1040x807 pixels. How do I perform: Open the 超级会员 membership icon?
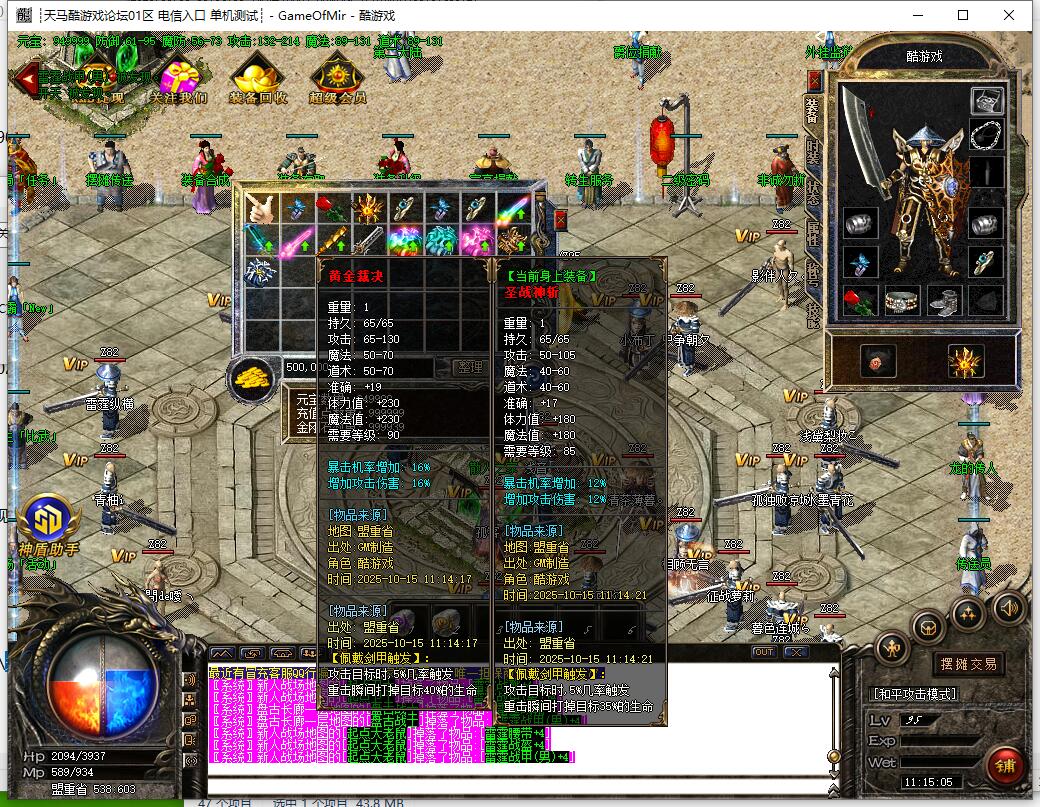pos(337,78)
